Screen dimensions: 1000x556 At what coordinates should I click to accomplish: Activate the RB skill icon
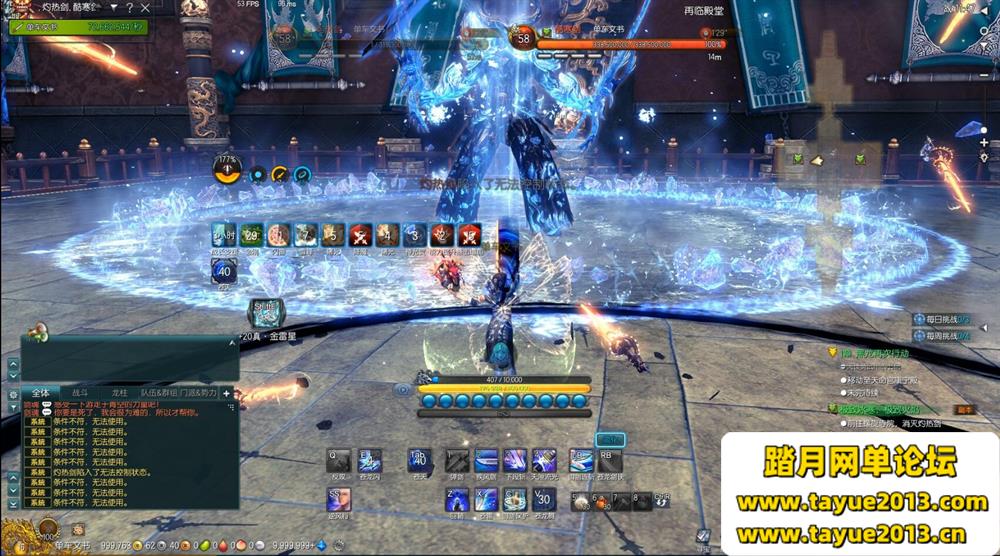pyautogui.click(x=609, y=461)
